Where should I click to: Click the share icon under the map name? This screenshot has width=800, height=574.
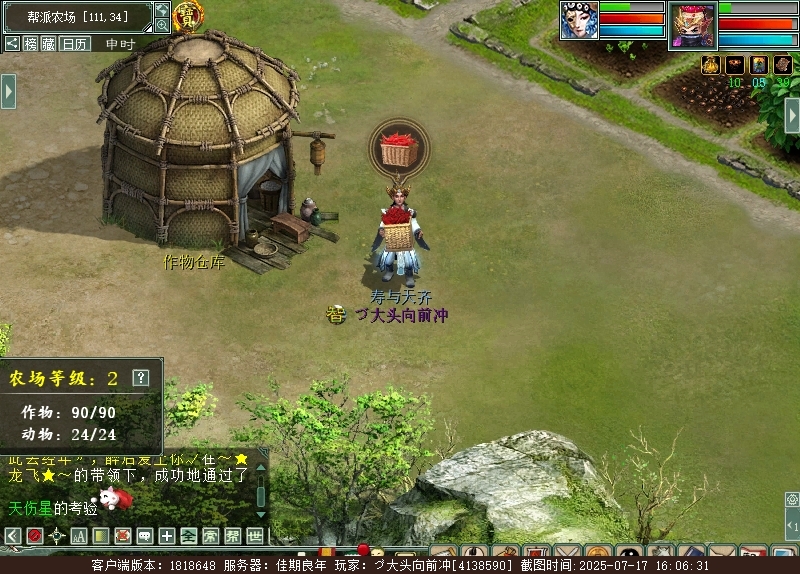(12, 43)
